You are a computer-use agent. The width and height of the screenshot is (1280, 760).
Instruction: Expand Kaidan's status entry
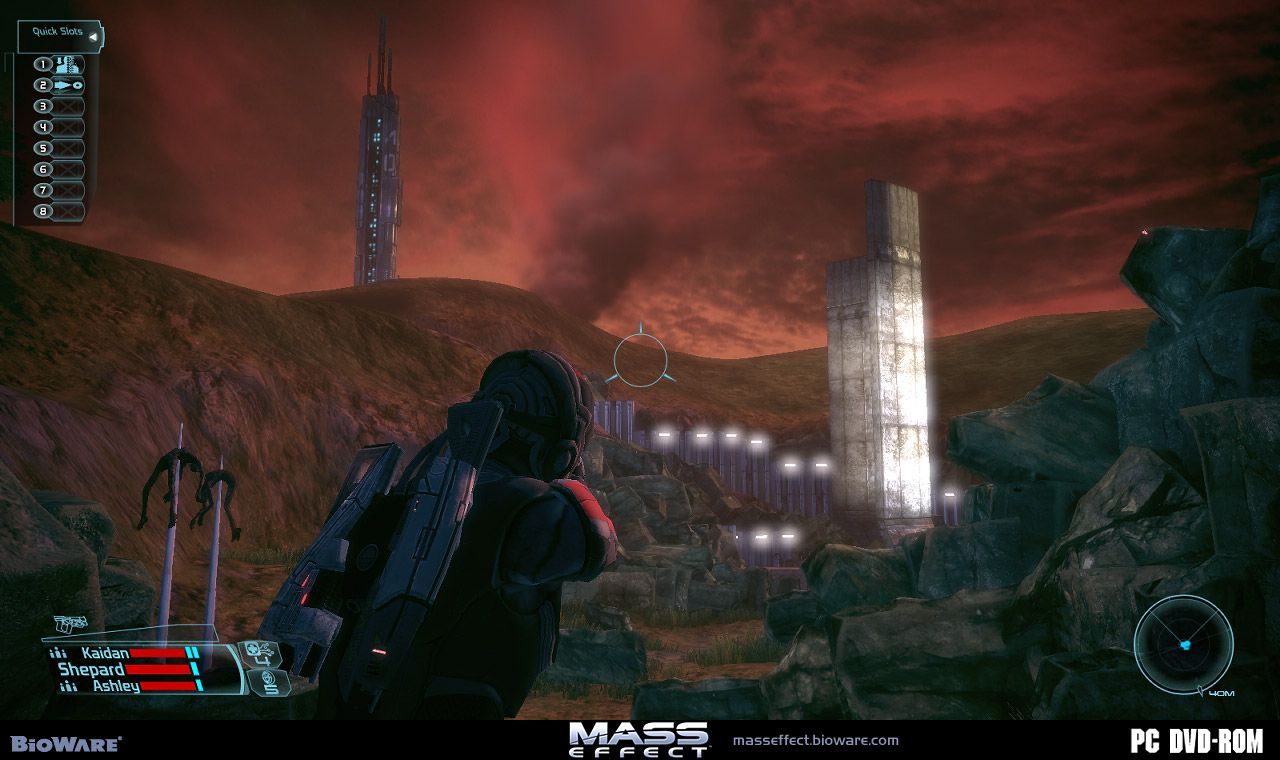click(x=105, y=653)
